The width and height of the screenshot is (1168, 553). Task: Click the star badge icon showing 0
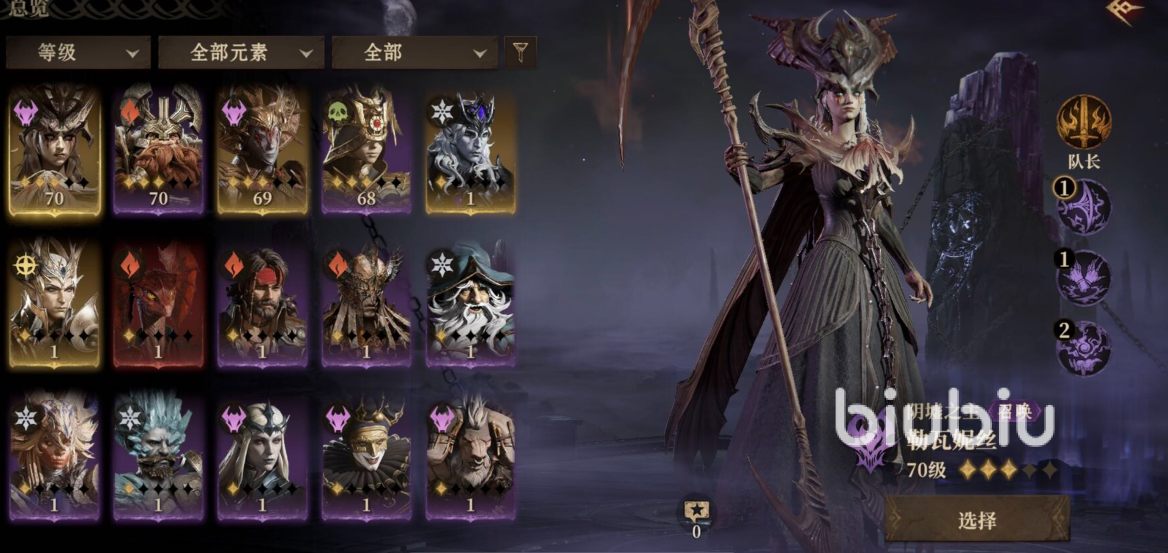(x=696, y=512)
